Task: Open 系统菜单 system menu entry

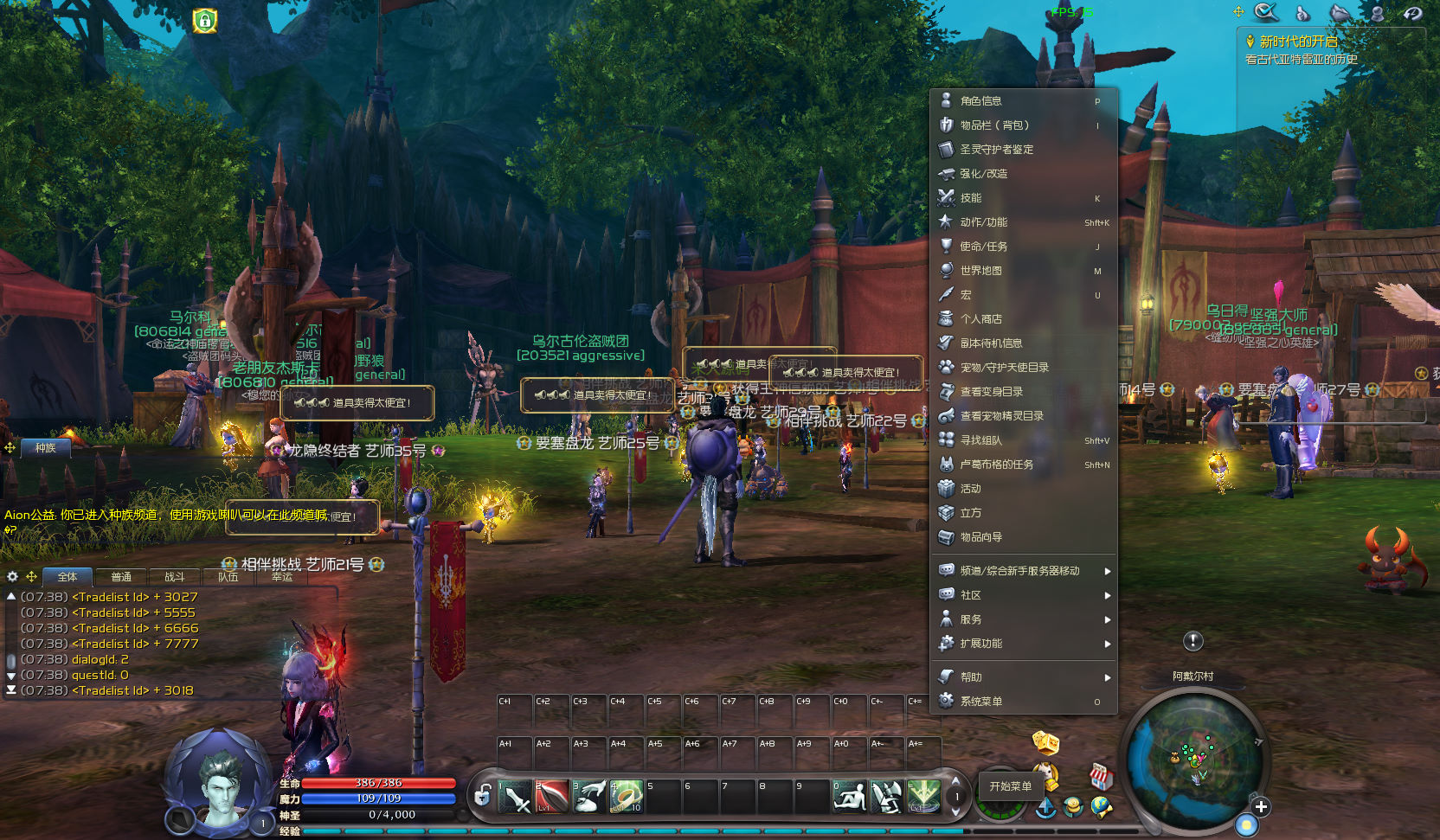Action: click(981, 702)
